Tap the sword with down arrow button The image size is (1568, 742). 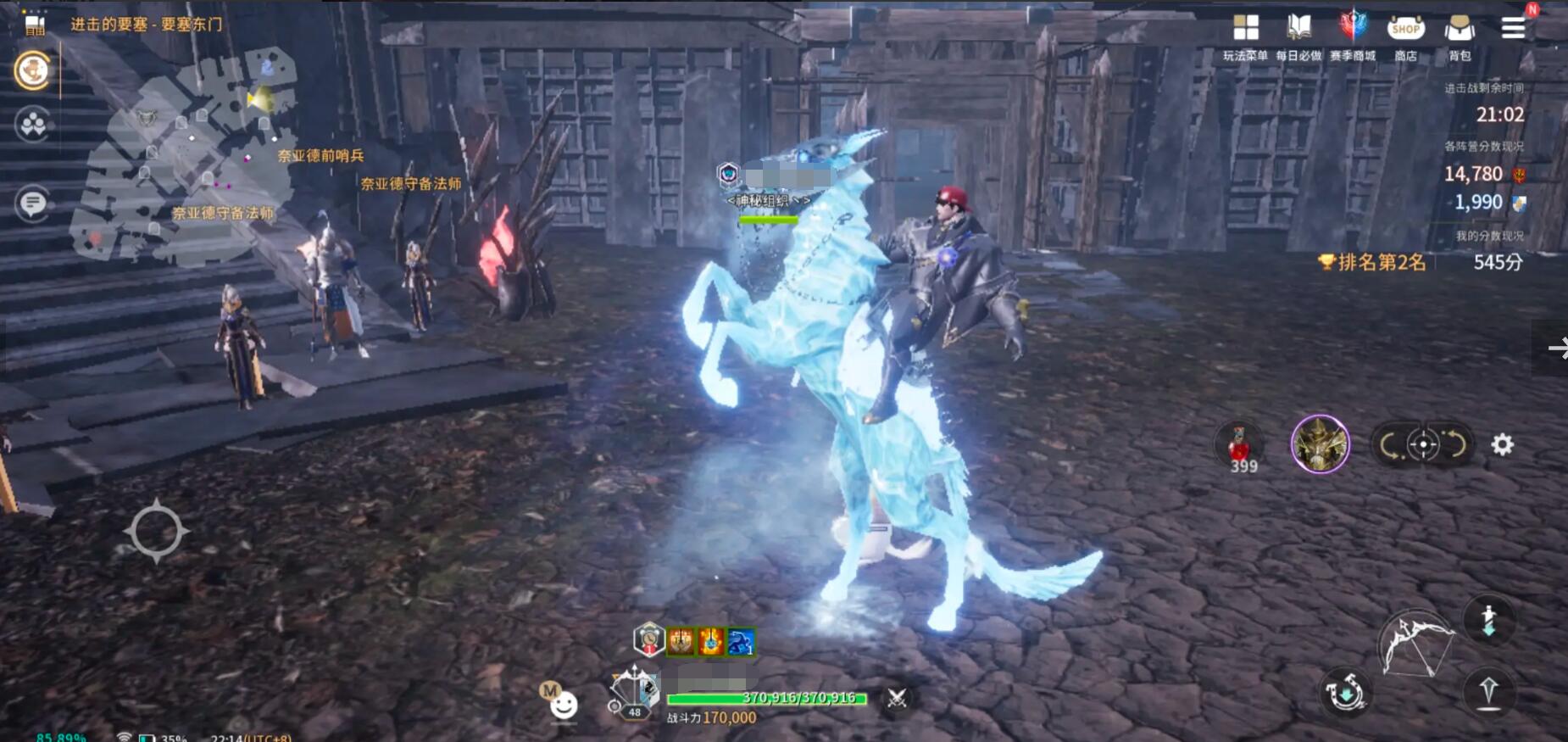(1488, 620)
